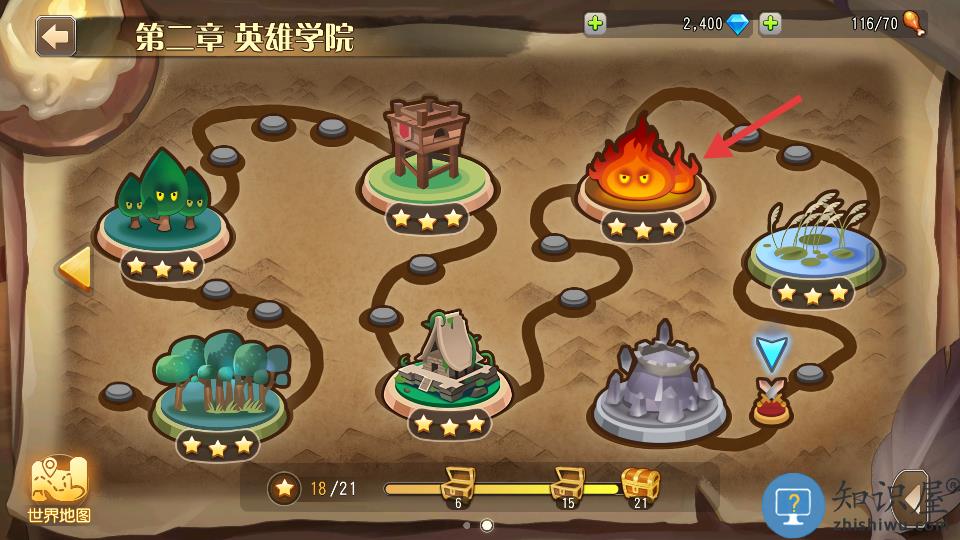This screenshot has width=960, height=540.
Task: Open the 世界地图 world map
Action: pyautogui.click(x=60, y=490)
